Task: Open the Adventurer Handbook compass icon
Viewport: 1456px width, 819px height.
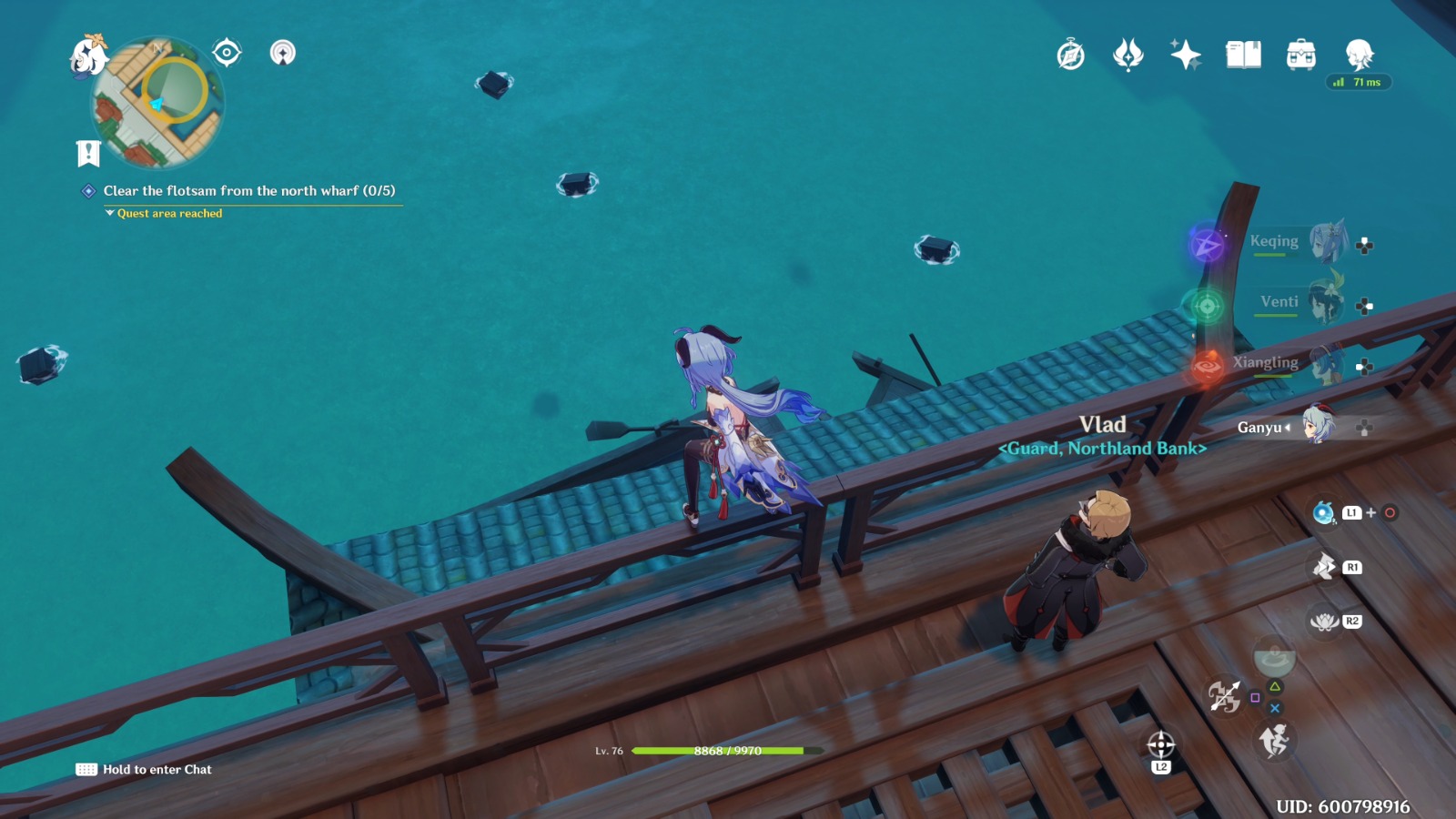Action: point(1069,55)
